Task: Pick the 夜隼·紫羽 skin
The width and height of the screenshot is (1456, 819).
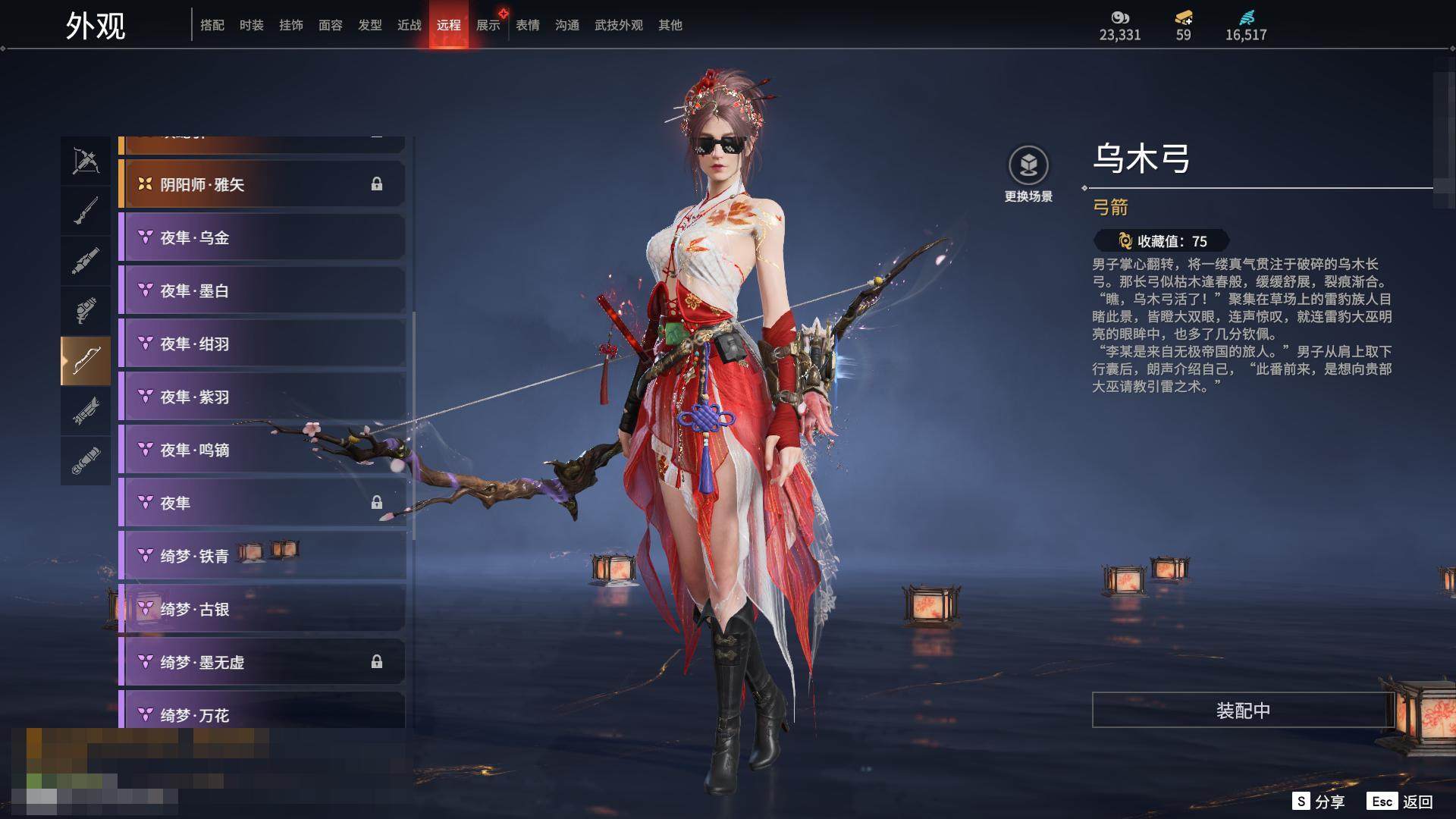Action: click(x=262, y=397)
